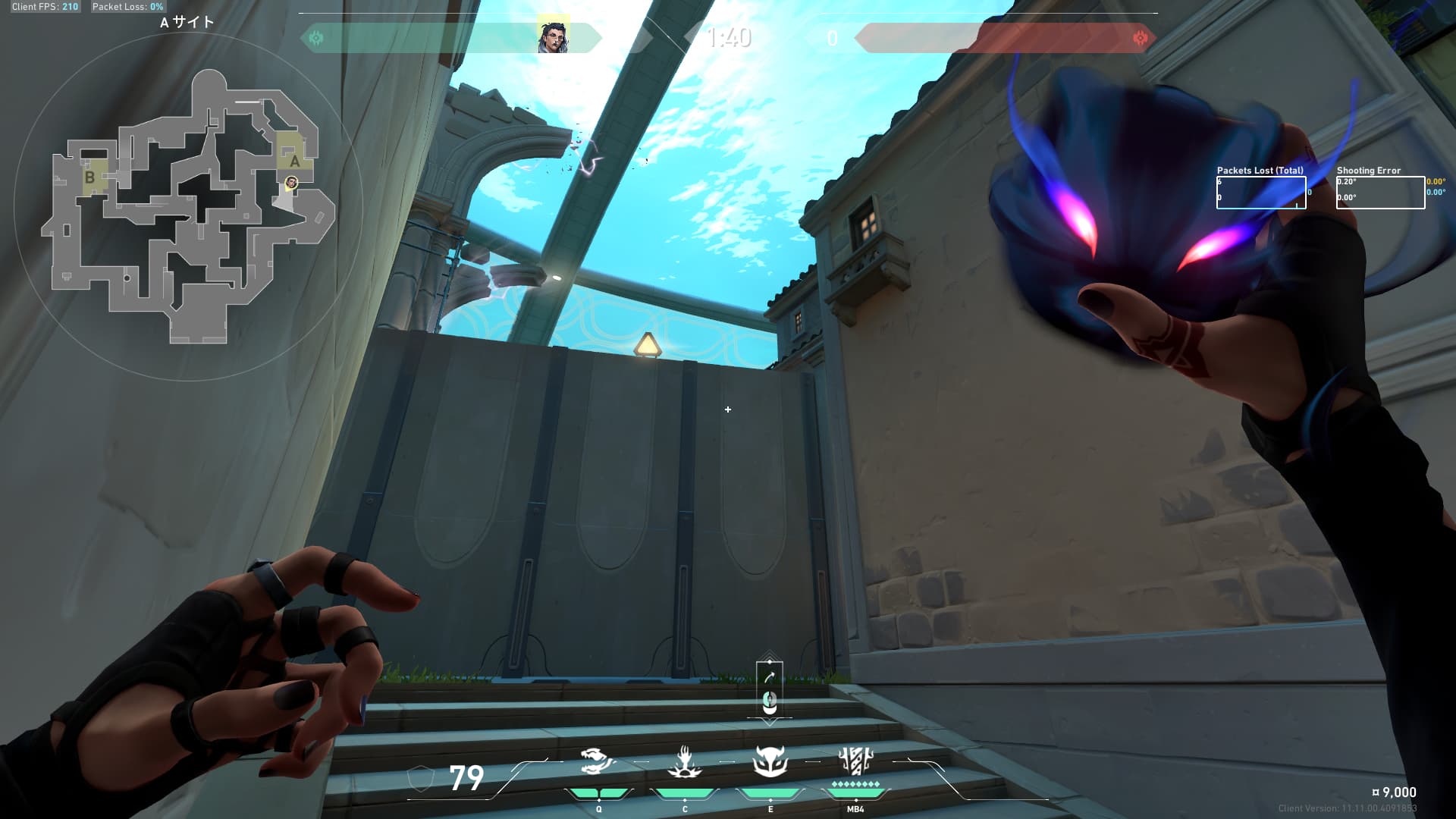
Task: Activate the Prowler ability icon
Action: point(684,762)
